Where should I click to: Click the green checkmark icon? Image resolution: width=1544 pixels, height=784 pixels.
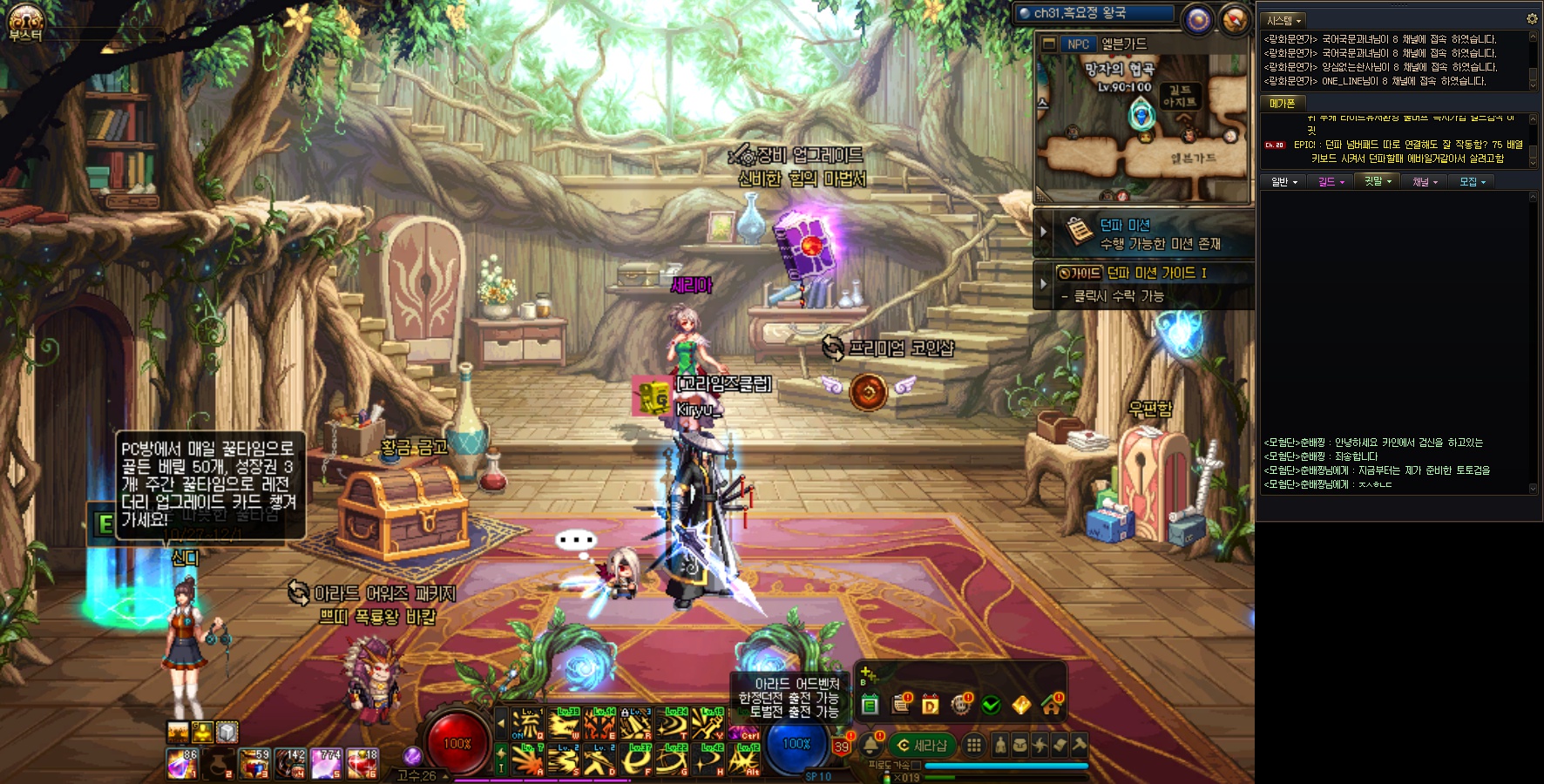991,705
